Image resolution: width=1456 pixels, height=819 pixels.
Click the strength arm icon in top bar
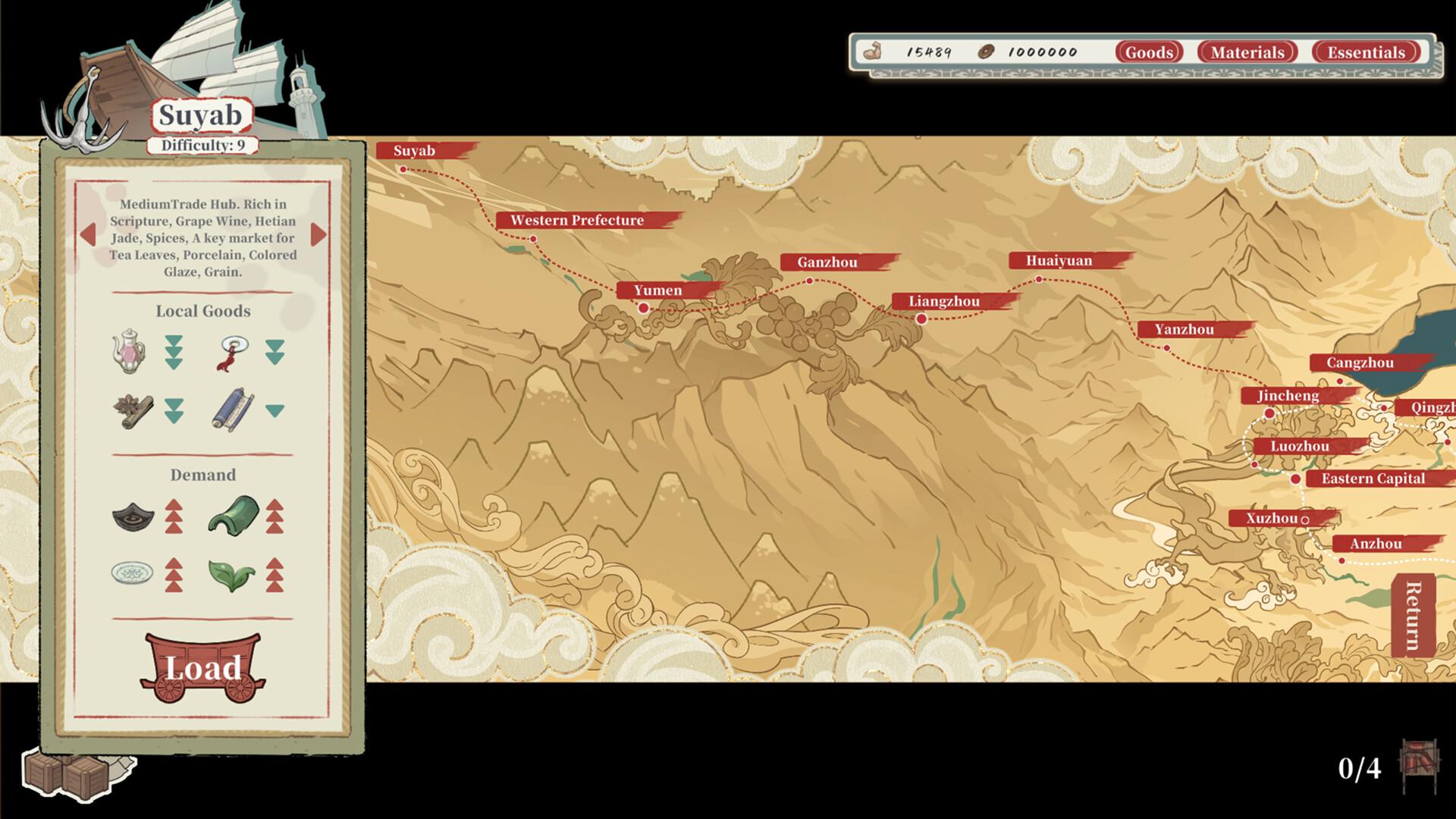point(875,50)
